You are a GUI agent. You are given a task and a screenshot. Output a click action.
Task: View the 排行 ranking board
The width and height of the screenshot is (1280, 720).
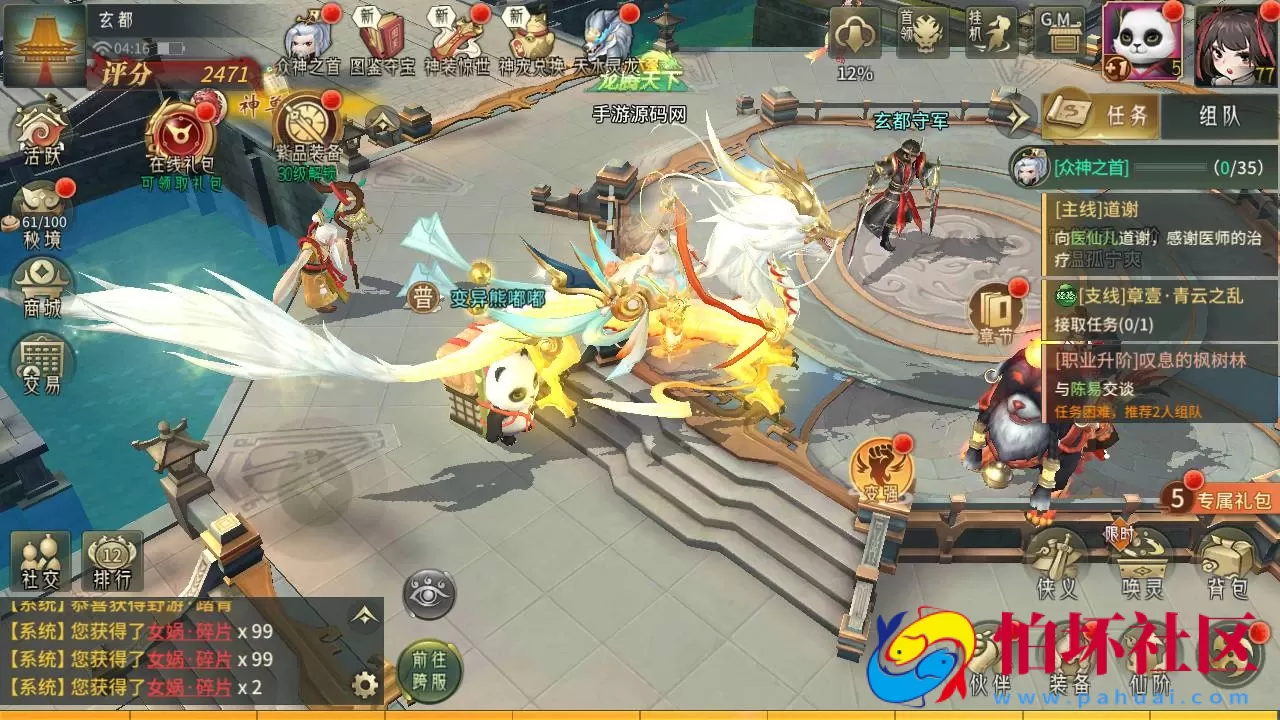[x=112, y=560]
